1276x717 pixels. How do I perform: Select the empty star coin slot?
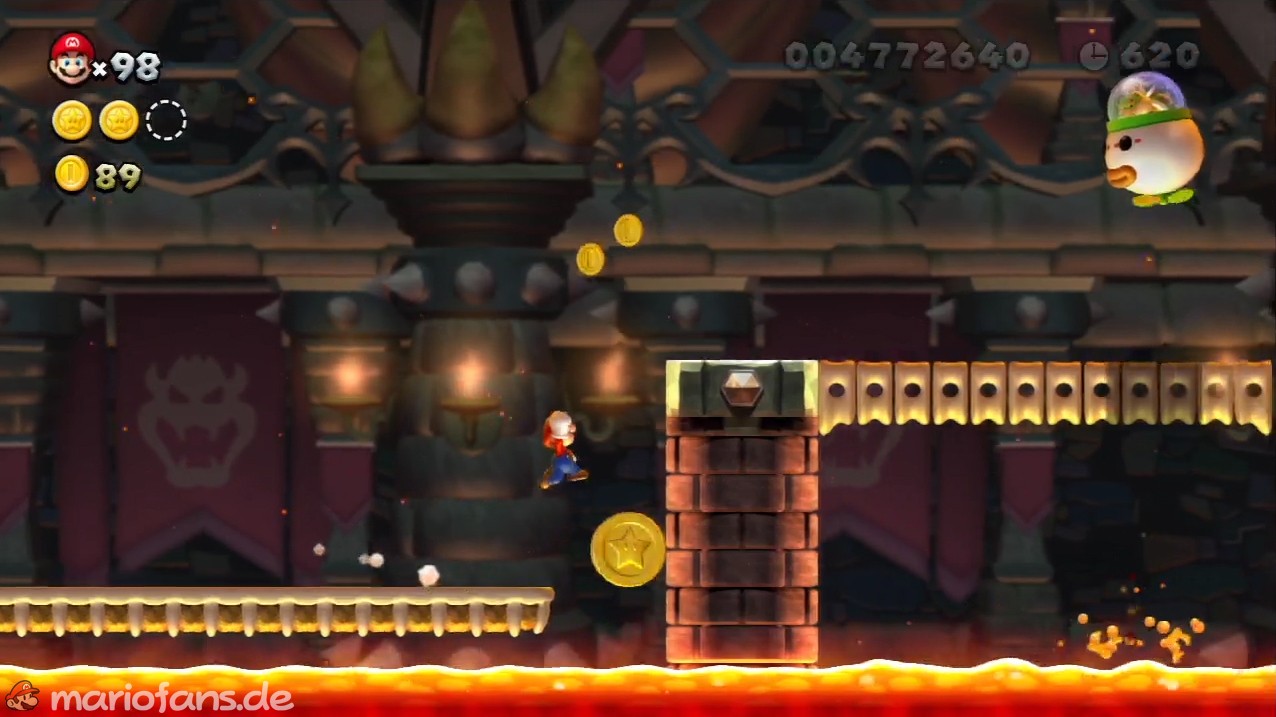click(x=166, y=121)
